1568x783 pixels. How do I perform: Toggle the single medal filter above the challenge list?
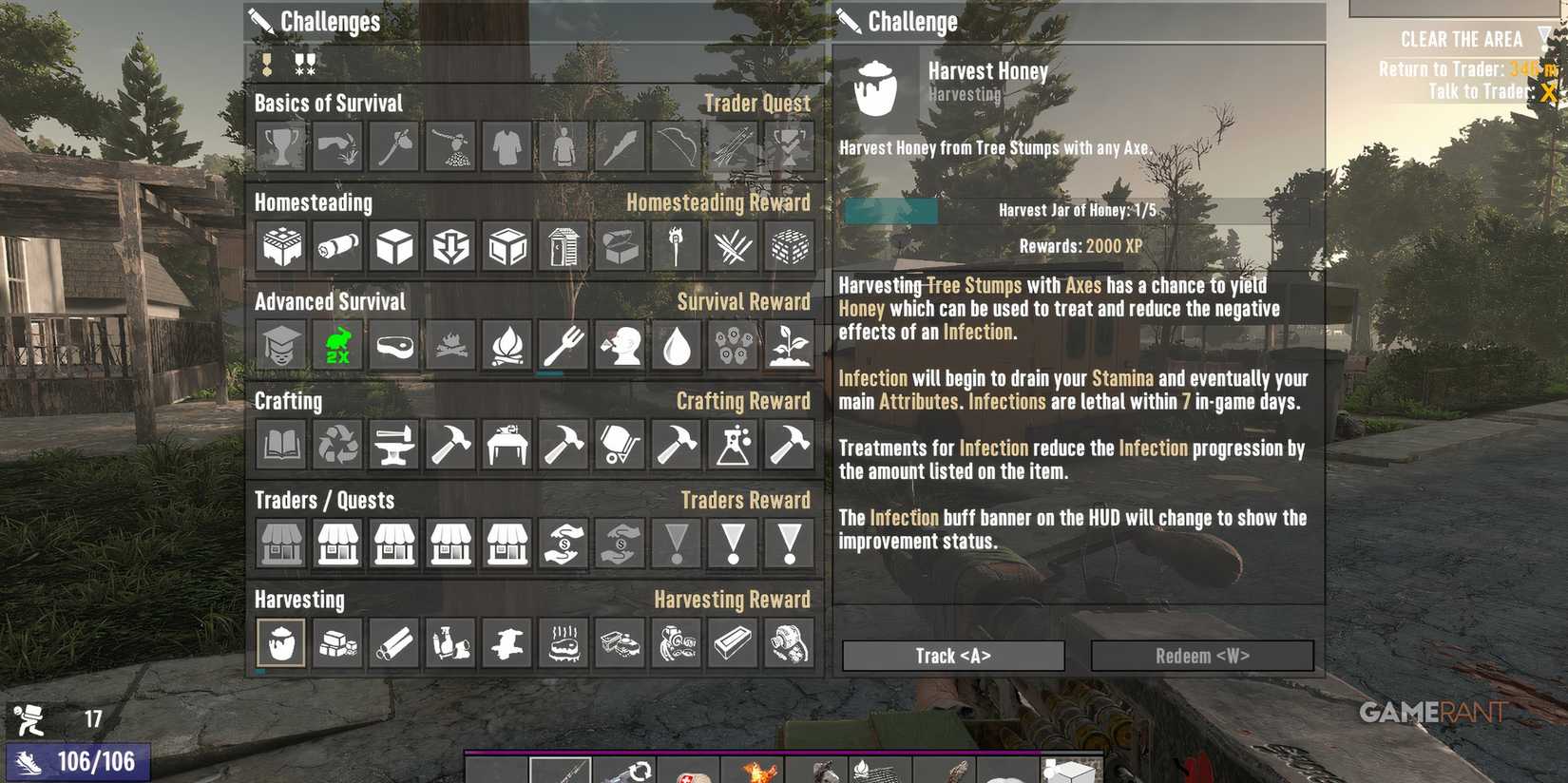pos(266,65)
